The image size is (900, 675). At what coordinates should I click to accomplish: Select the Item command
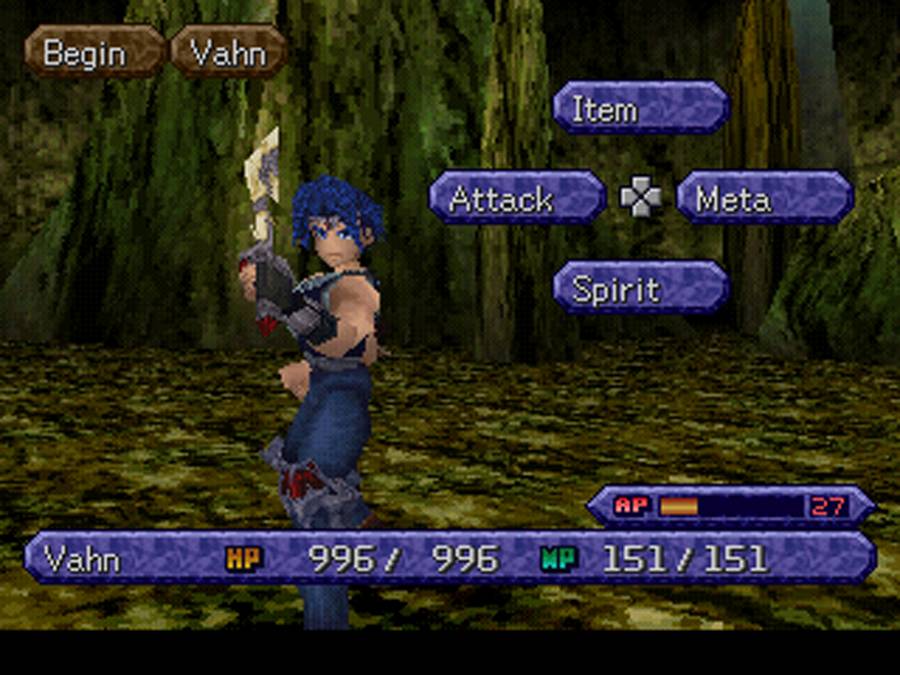point(641,108)
